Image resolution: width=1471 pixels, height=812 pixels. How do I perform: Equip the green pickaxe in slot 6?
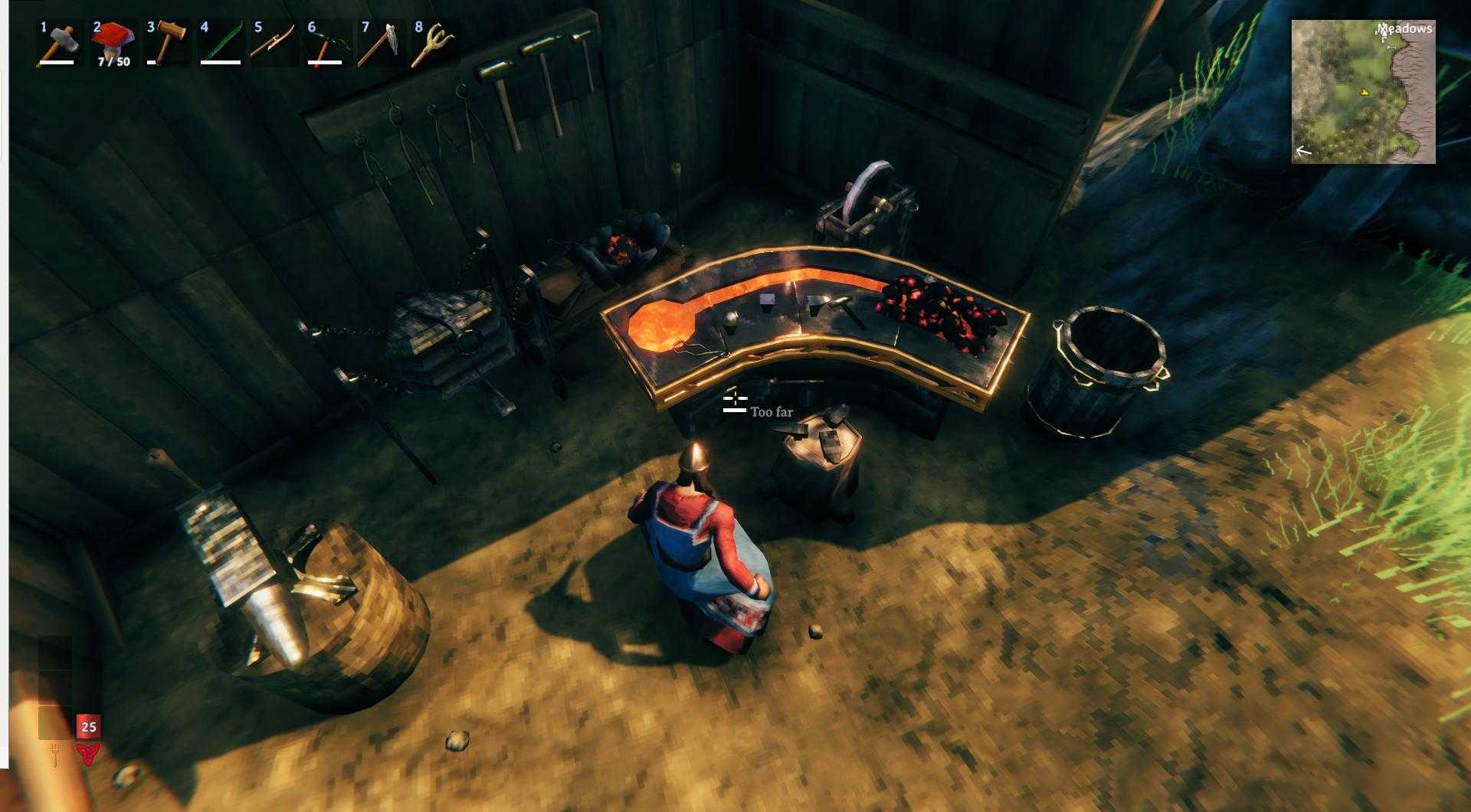pos(326,44)
